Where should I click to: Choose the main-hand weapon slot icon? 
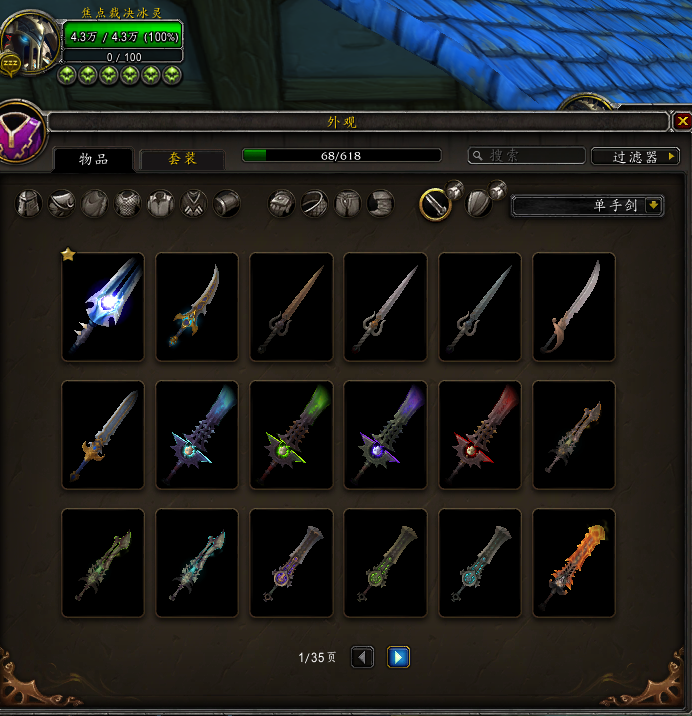[x=435, y=204]
